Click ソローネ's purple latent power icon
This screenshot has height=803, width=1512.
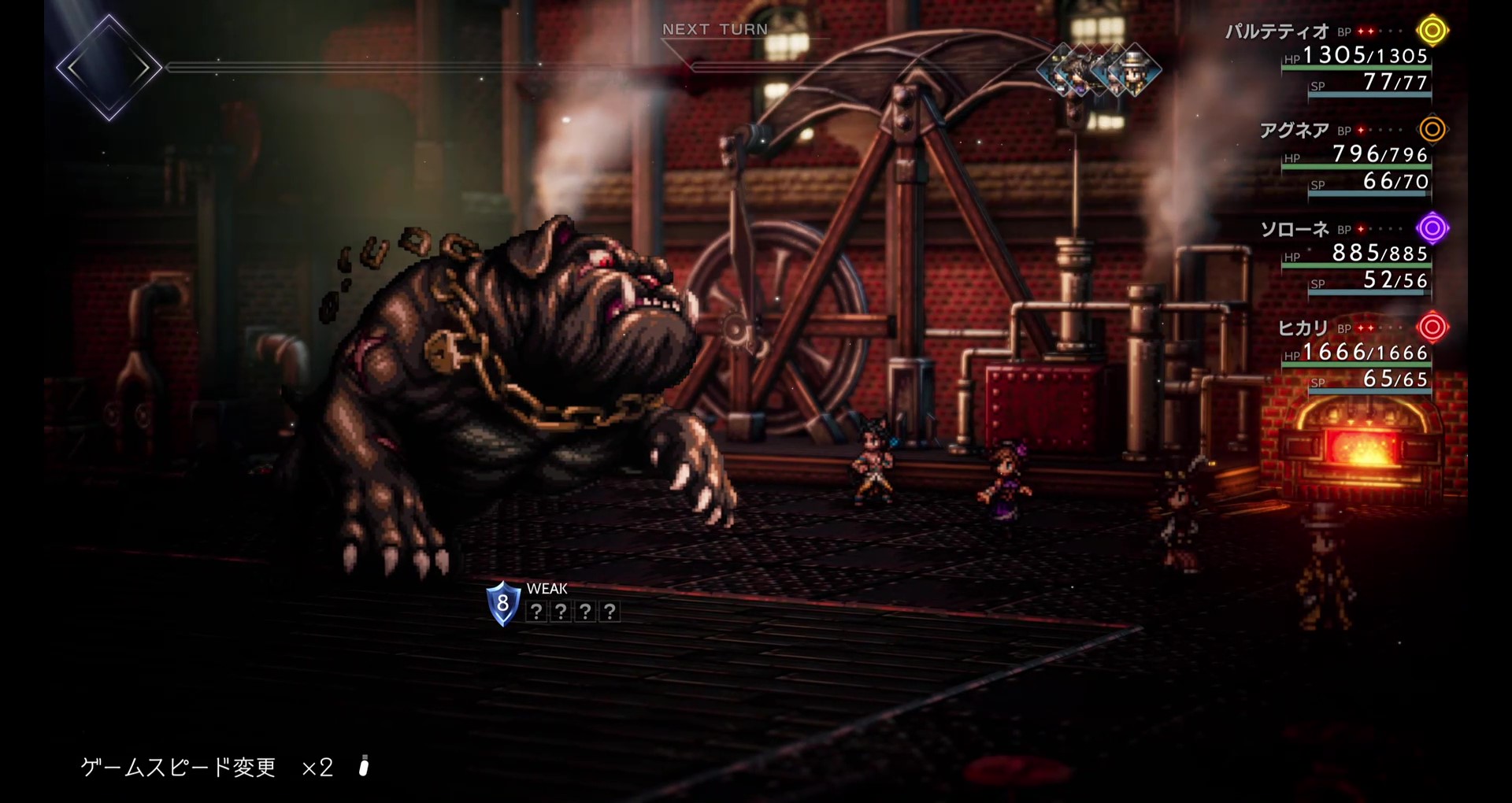(1432, 228)
